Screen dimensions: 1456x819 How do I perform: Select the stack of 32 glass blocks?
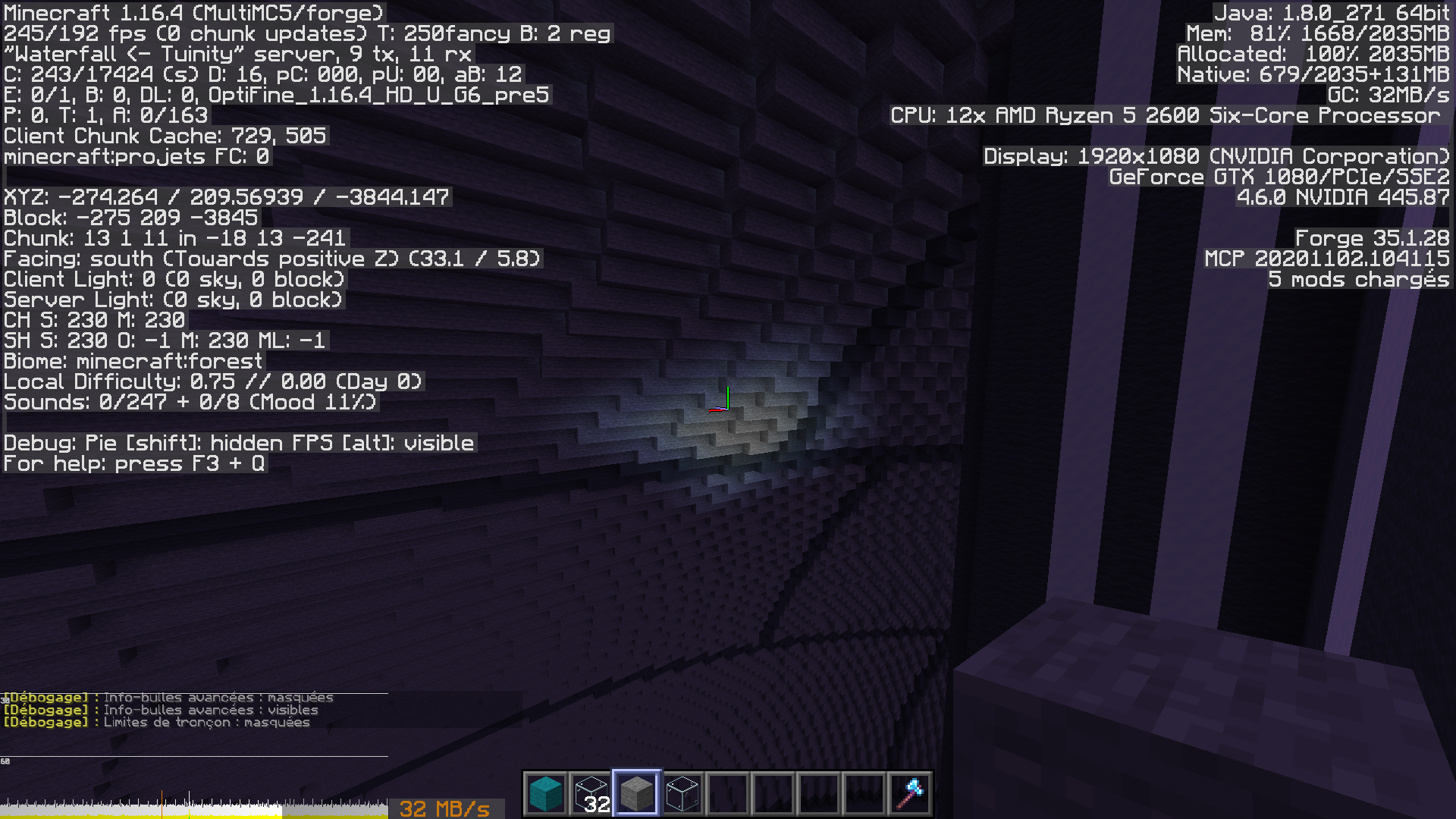(x=589, y=792)
